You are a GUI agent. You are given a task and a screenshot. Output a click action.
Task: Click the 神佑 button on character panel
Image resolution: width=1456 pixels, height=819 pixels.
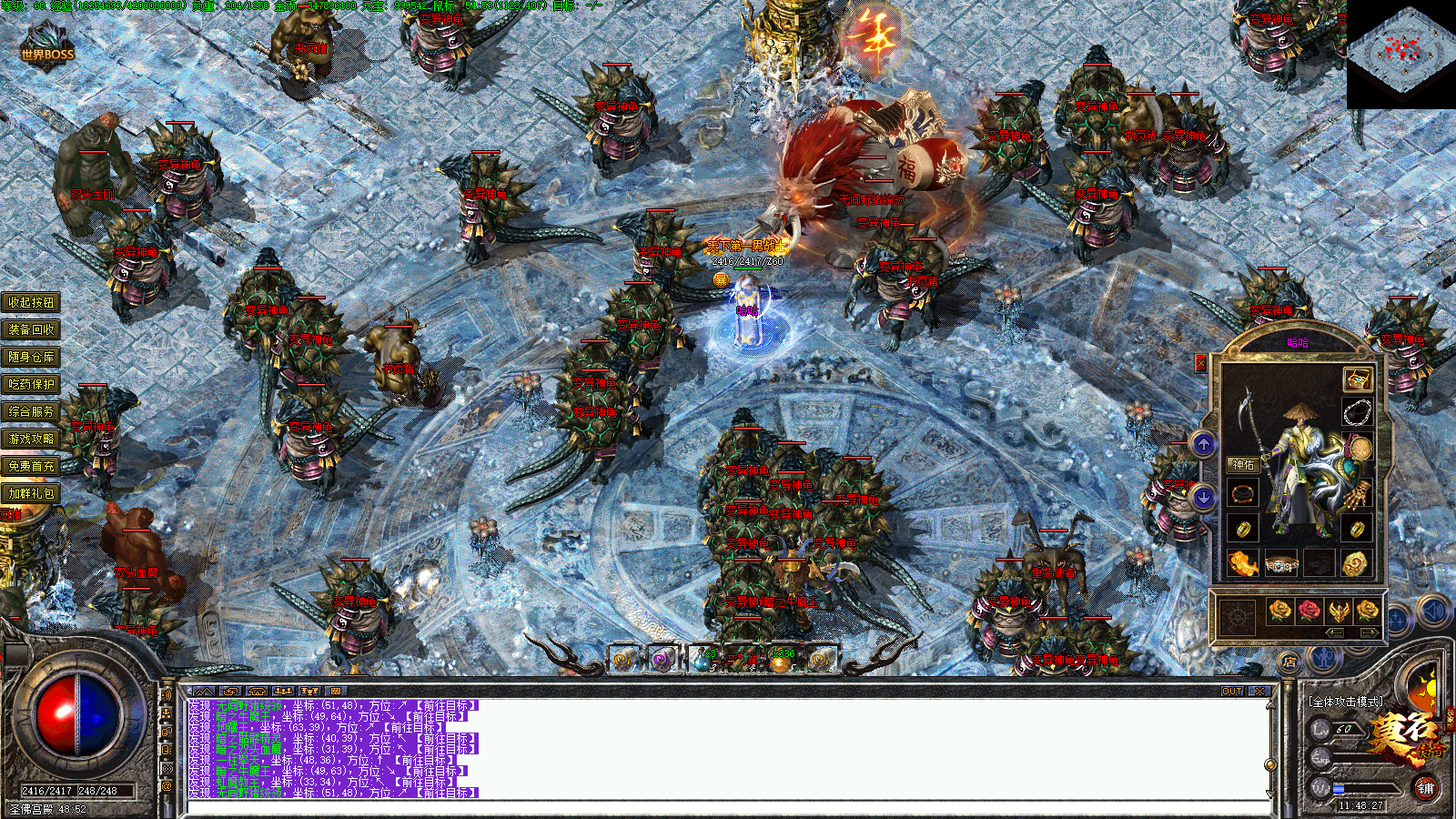point(1243,465)
